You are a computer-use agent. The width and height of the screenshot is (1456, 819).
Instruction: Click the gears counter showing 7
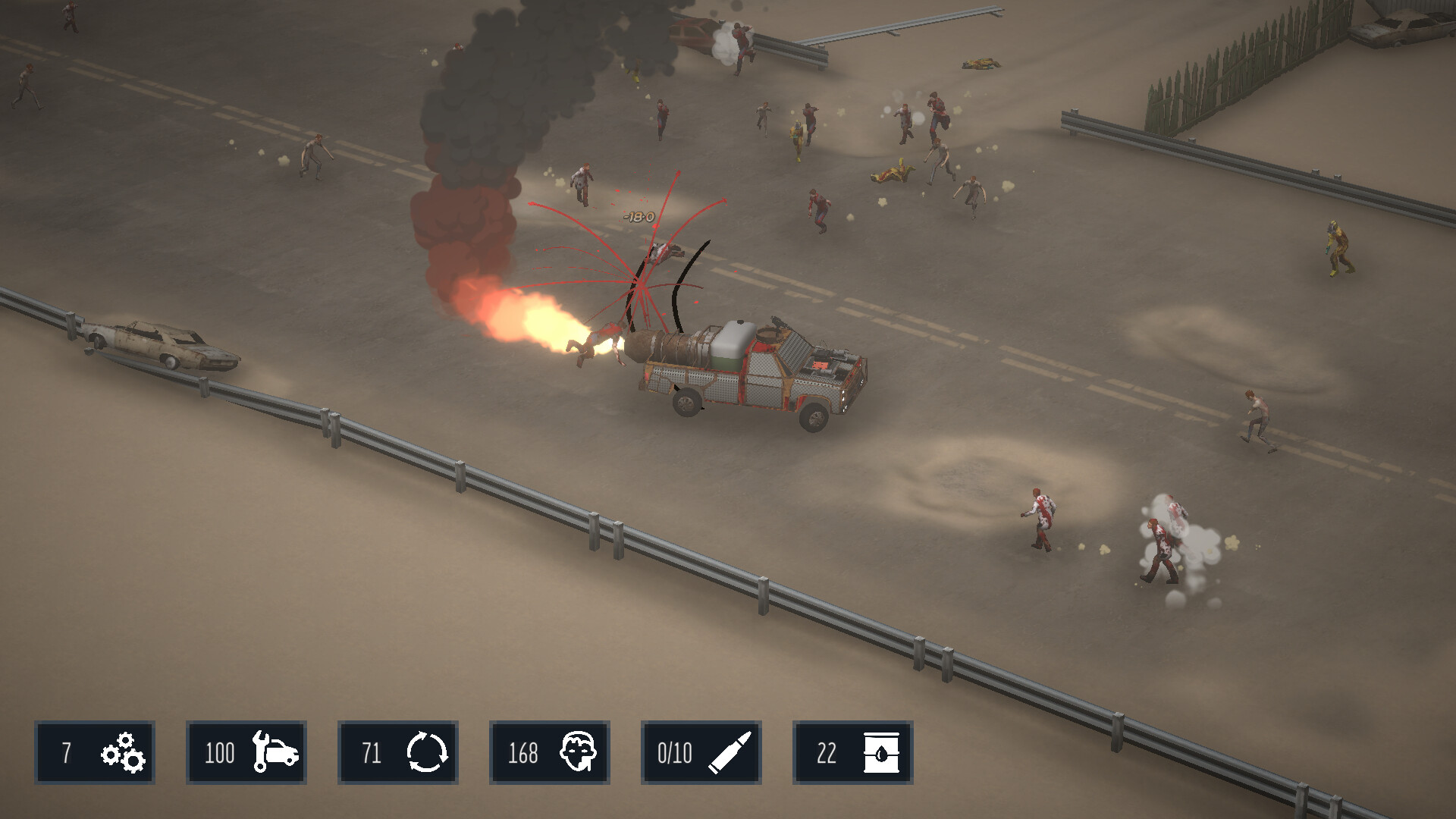coord(67,753)
